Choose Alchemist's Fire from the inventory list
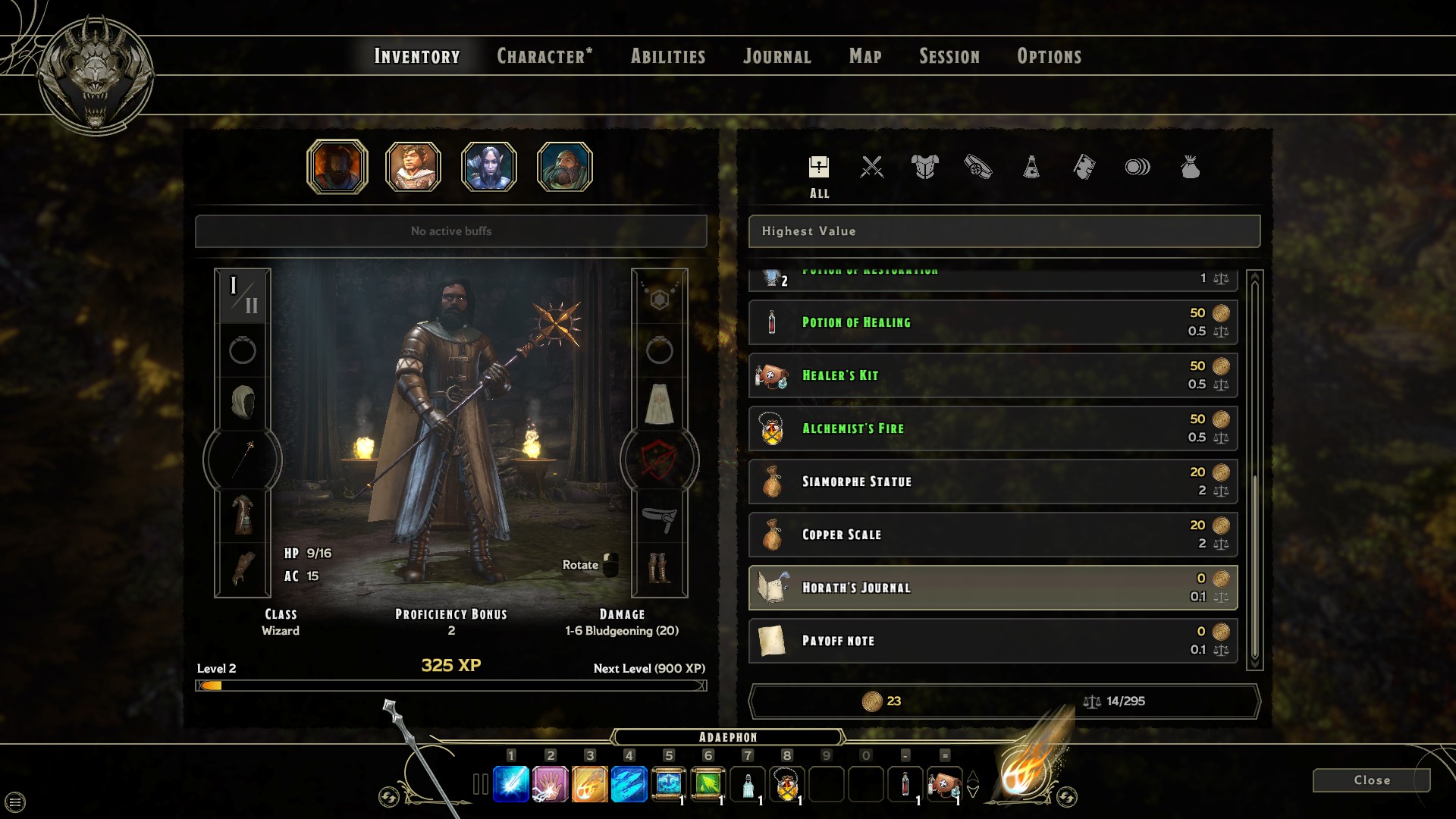Image resolution: width=1456 pixels, height=819 pixels. tap(993, 428)
